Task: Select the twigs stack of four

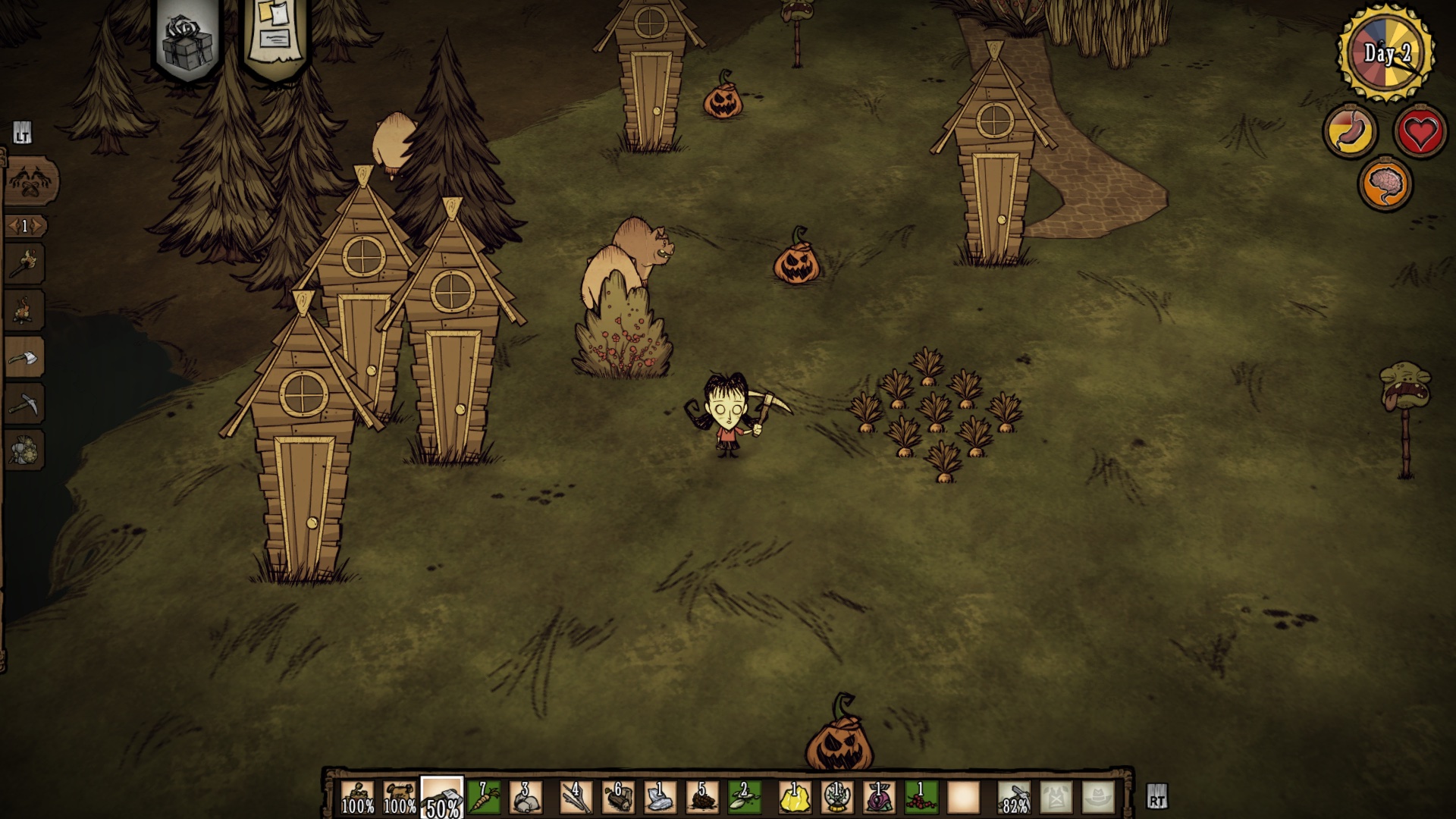Action: 576,798
